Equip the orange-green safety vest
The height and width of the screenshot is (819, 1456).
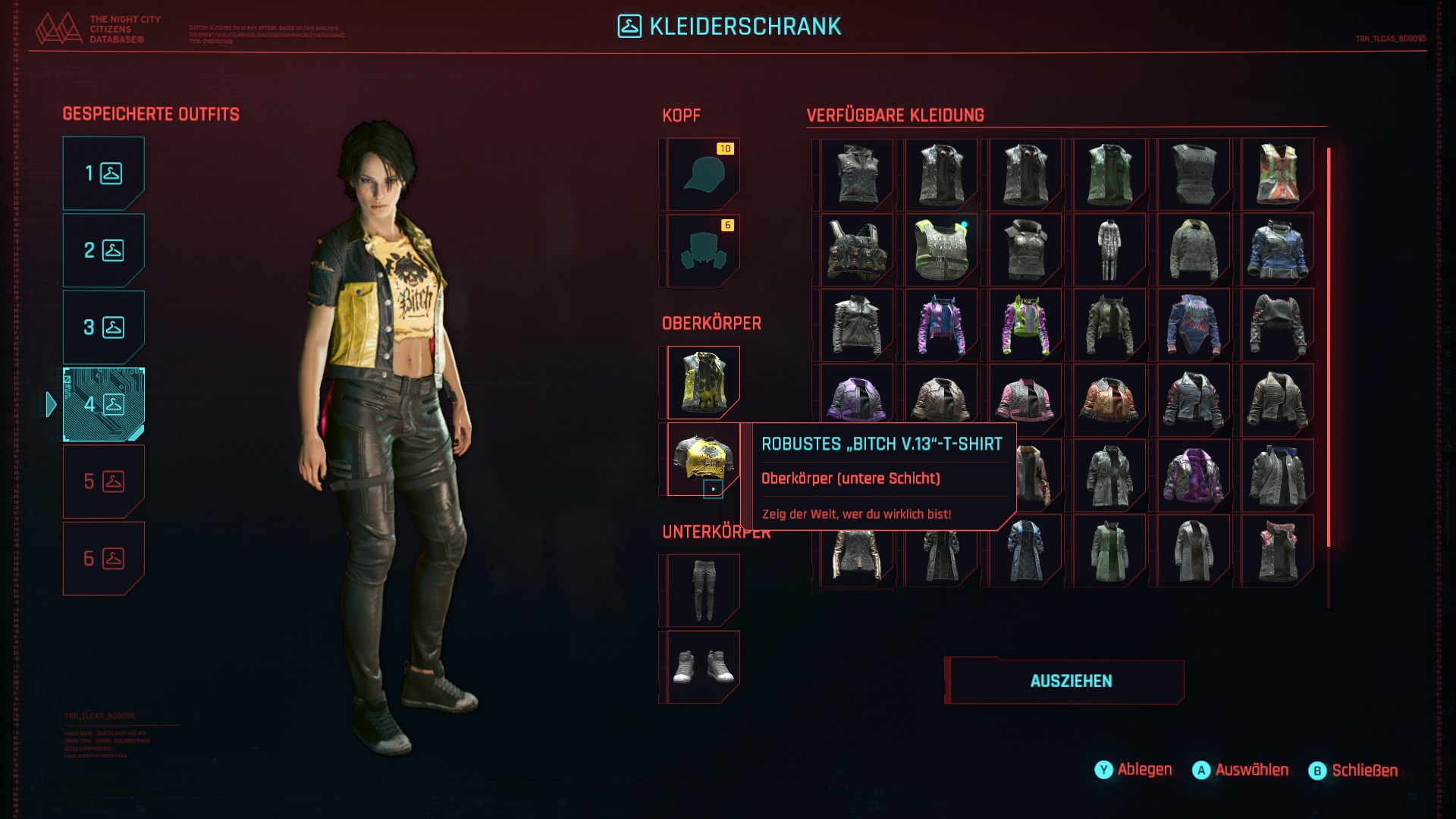click(x=1277, y=175)
